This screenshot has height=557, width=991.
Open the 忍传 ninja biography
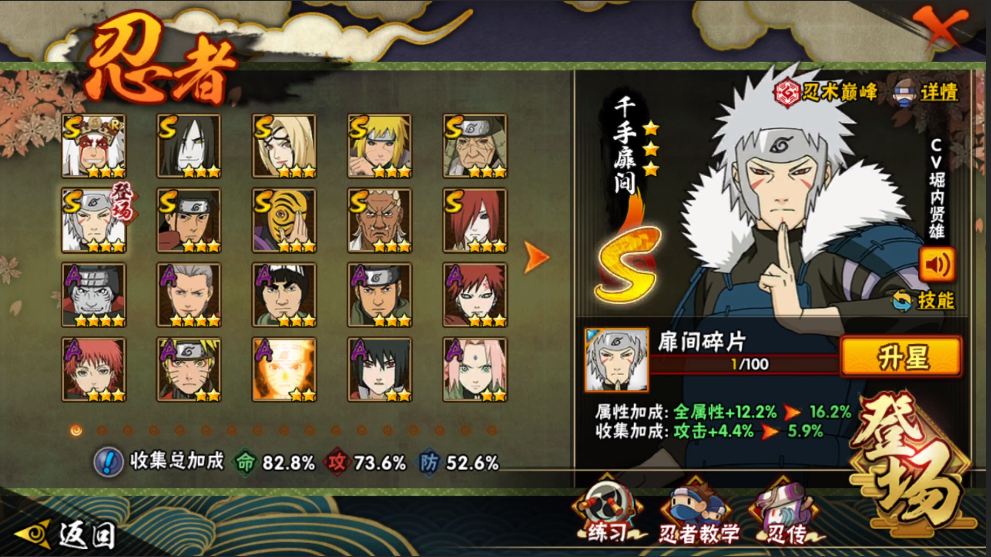(784, 511)
